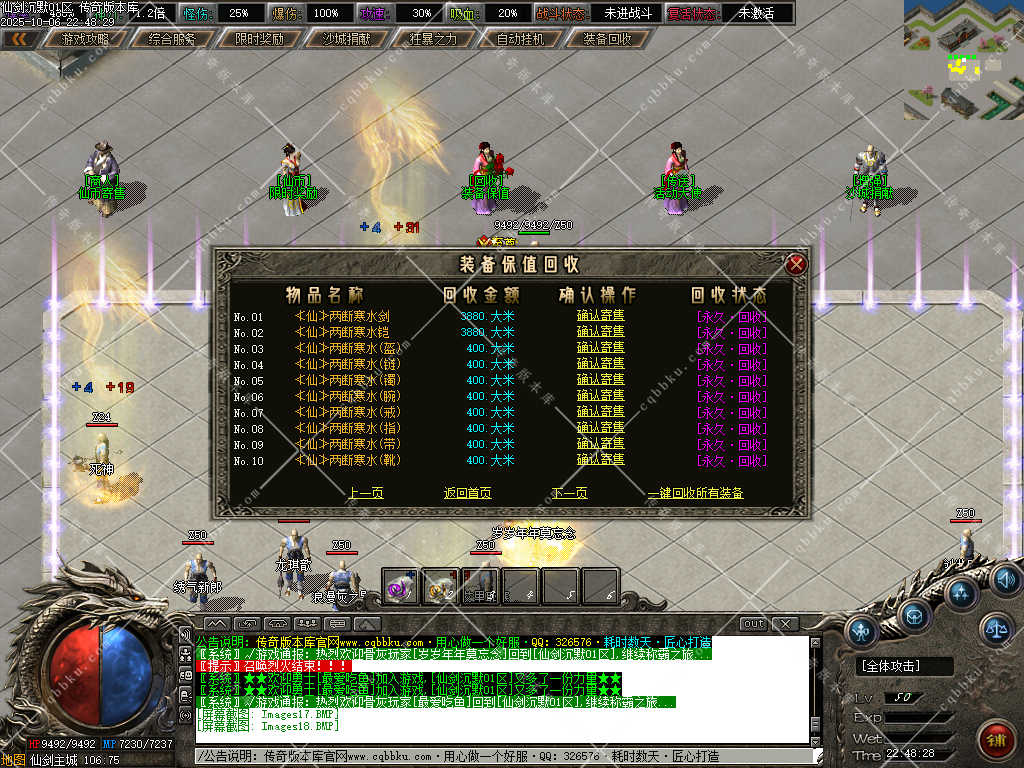Click 确认寄售 for the No.10 寒水(靴)
This screenshot has width=1024, height=768.
[x=600, y=460]
